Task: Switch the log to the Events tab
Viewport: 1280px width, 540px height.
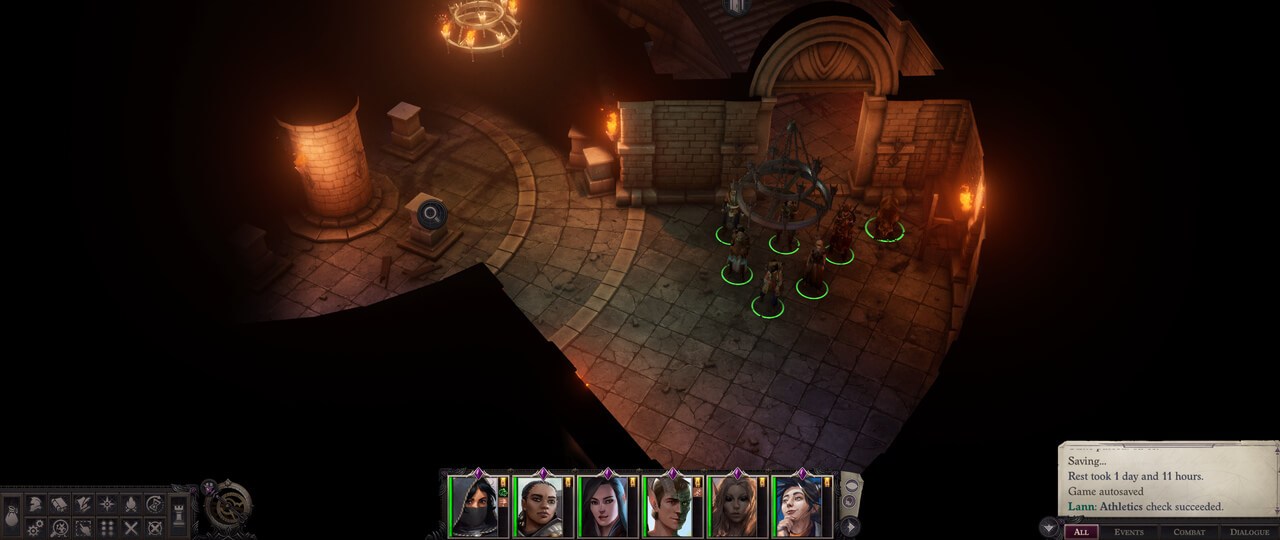Action: coord(1129,532)
